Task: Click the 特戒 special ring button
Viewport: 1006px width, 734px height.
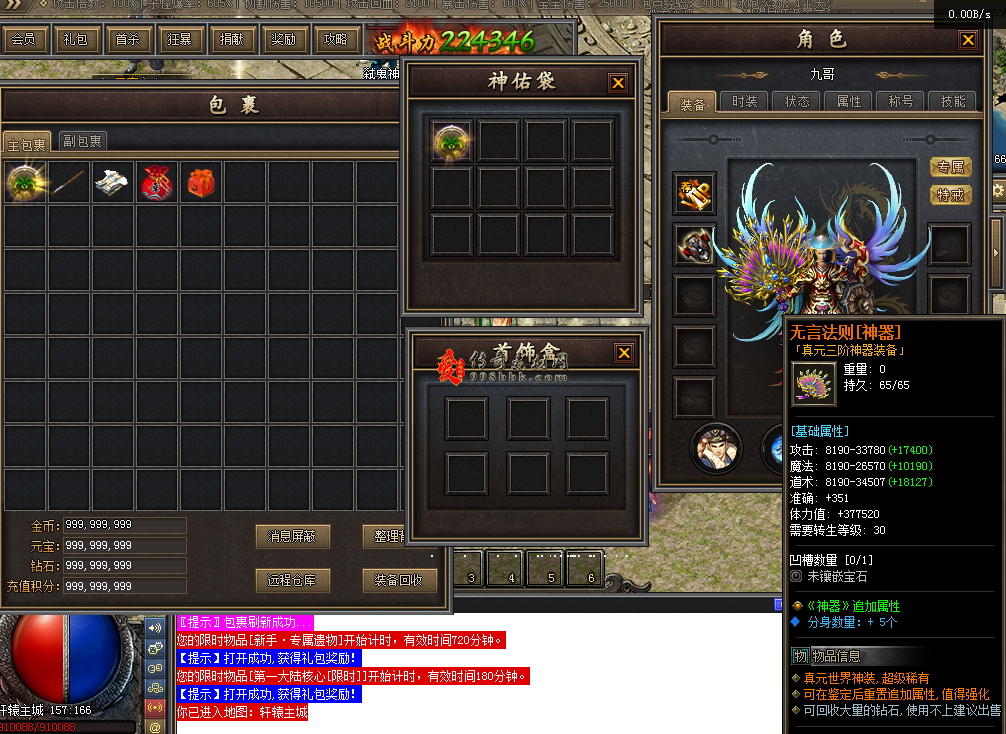Action: pos(950,195)
